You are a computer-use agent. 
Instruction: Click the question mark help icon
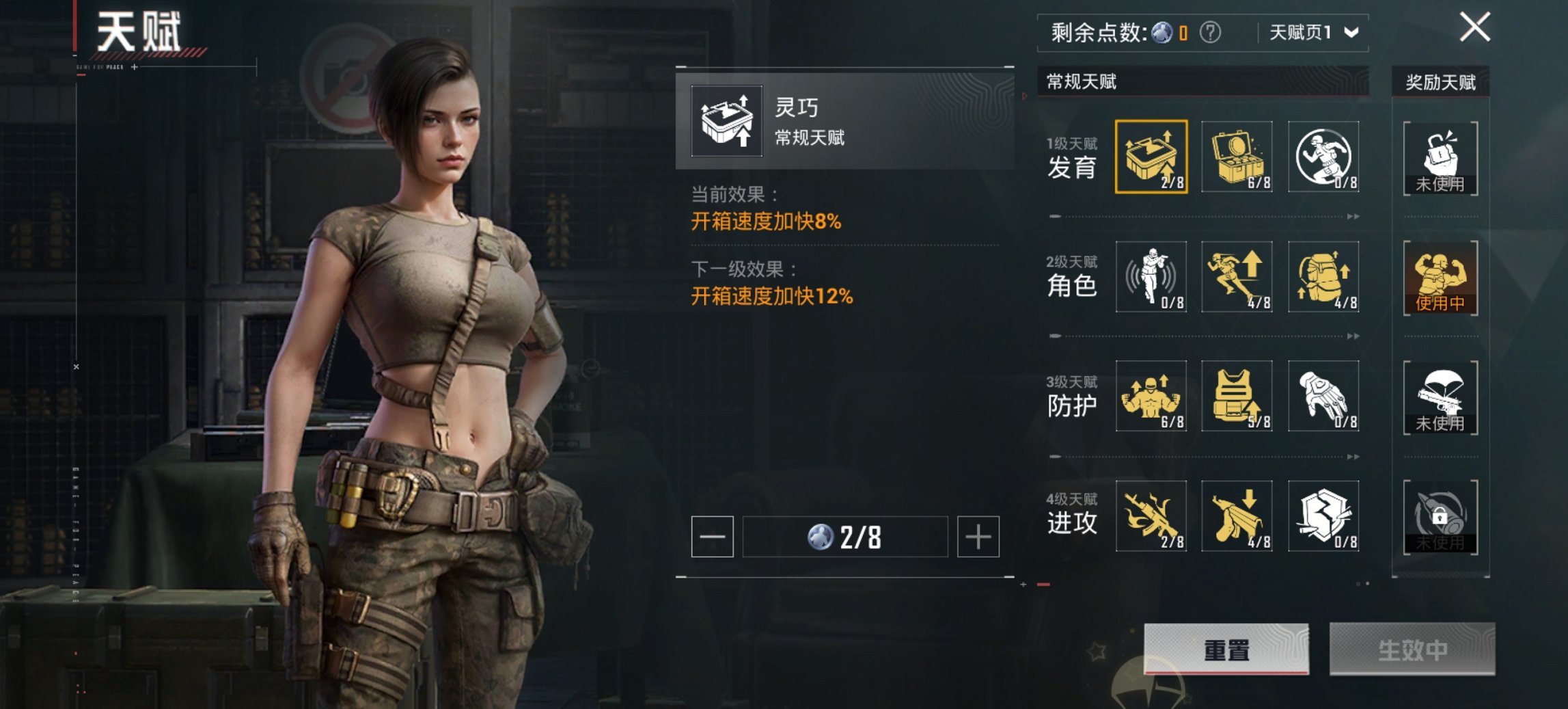tap(1210, 32)
